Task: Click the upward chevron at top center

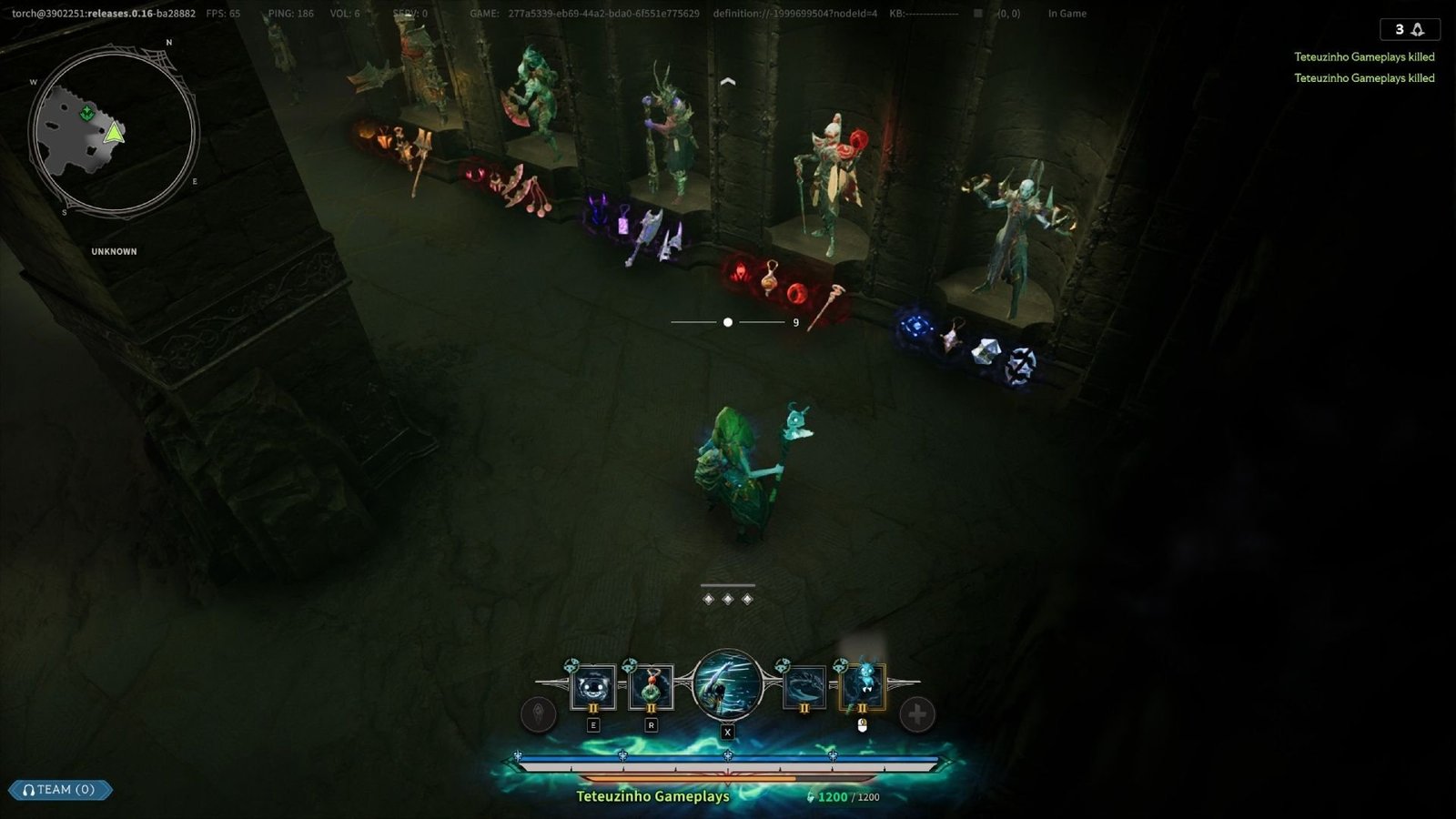Action: pyautogui.click(x=726, y=81)
